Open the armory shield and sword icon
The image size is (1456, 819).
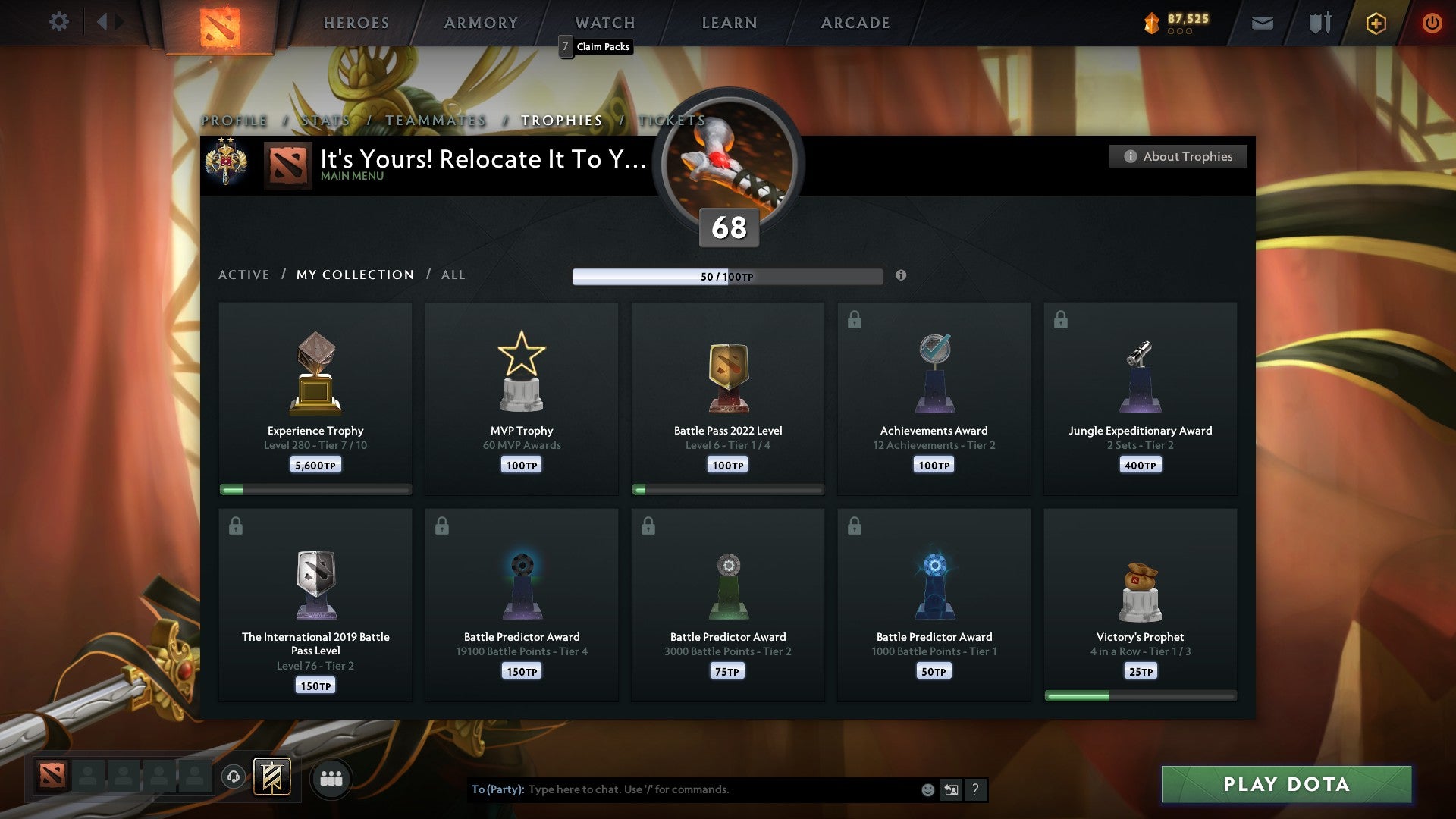tap(1319, 23)
